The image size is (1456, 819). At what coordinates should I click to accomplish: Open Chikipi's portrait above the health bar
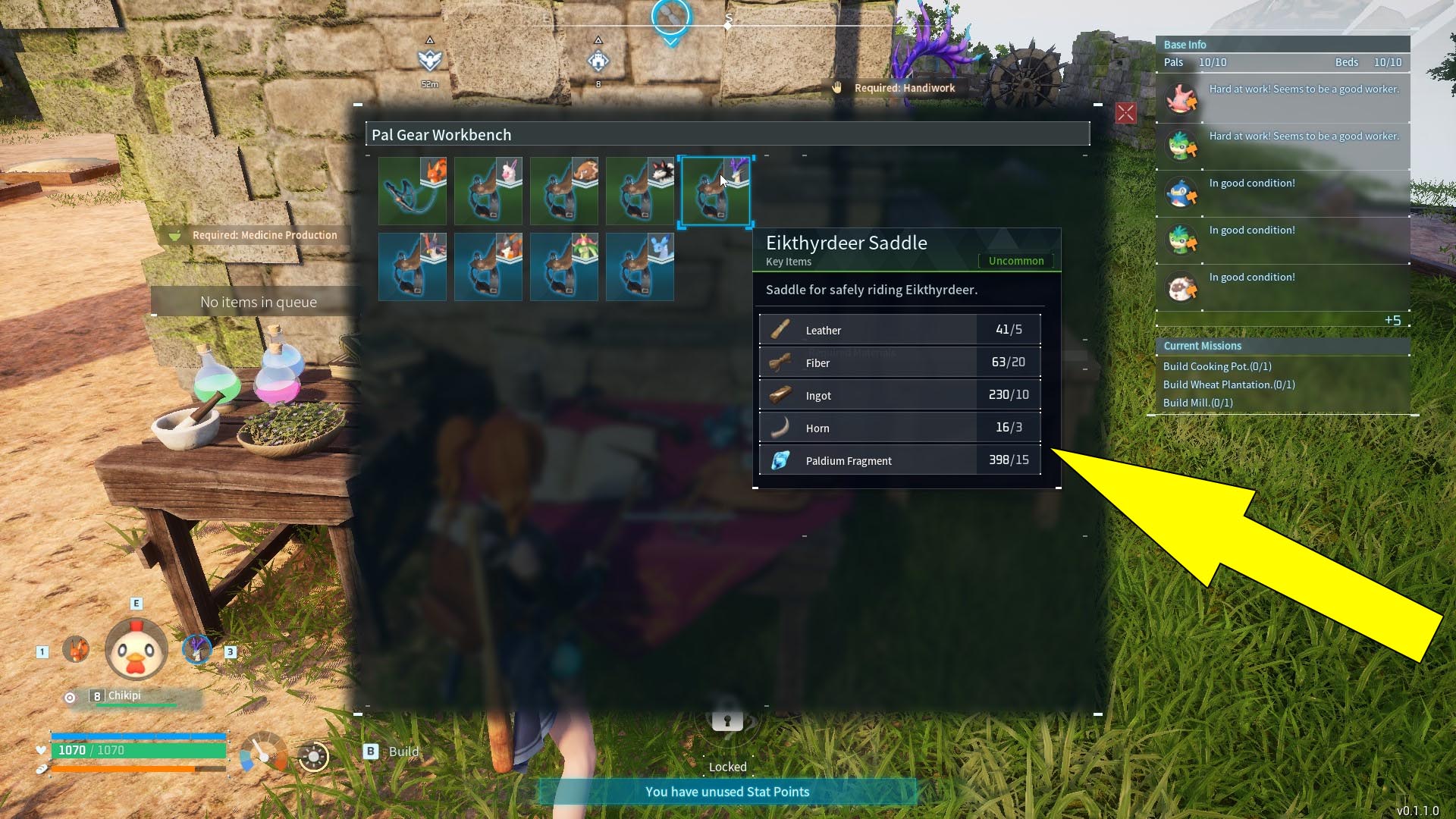[135, 650]
